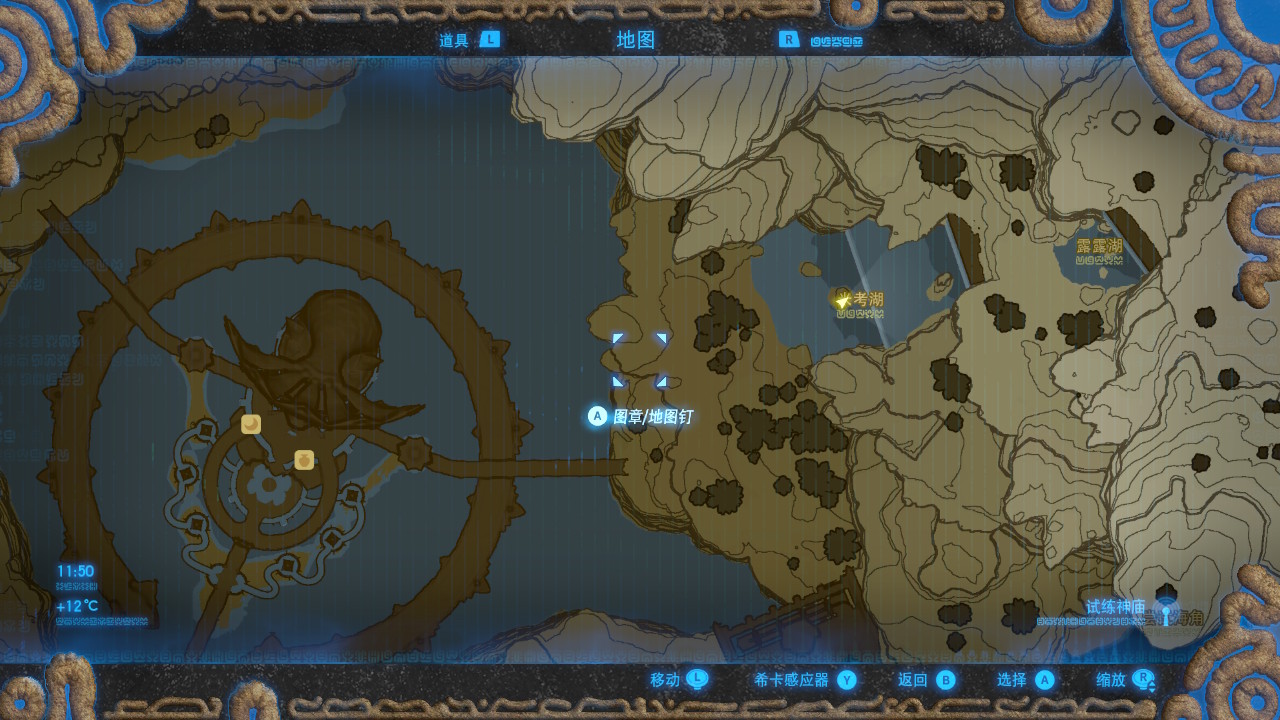Select the 地图 map tab
The image size is (1280, 720).
[636, 40]
